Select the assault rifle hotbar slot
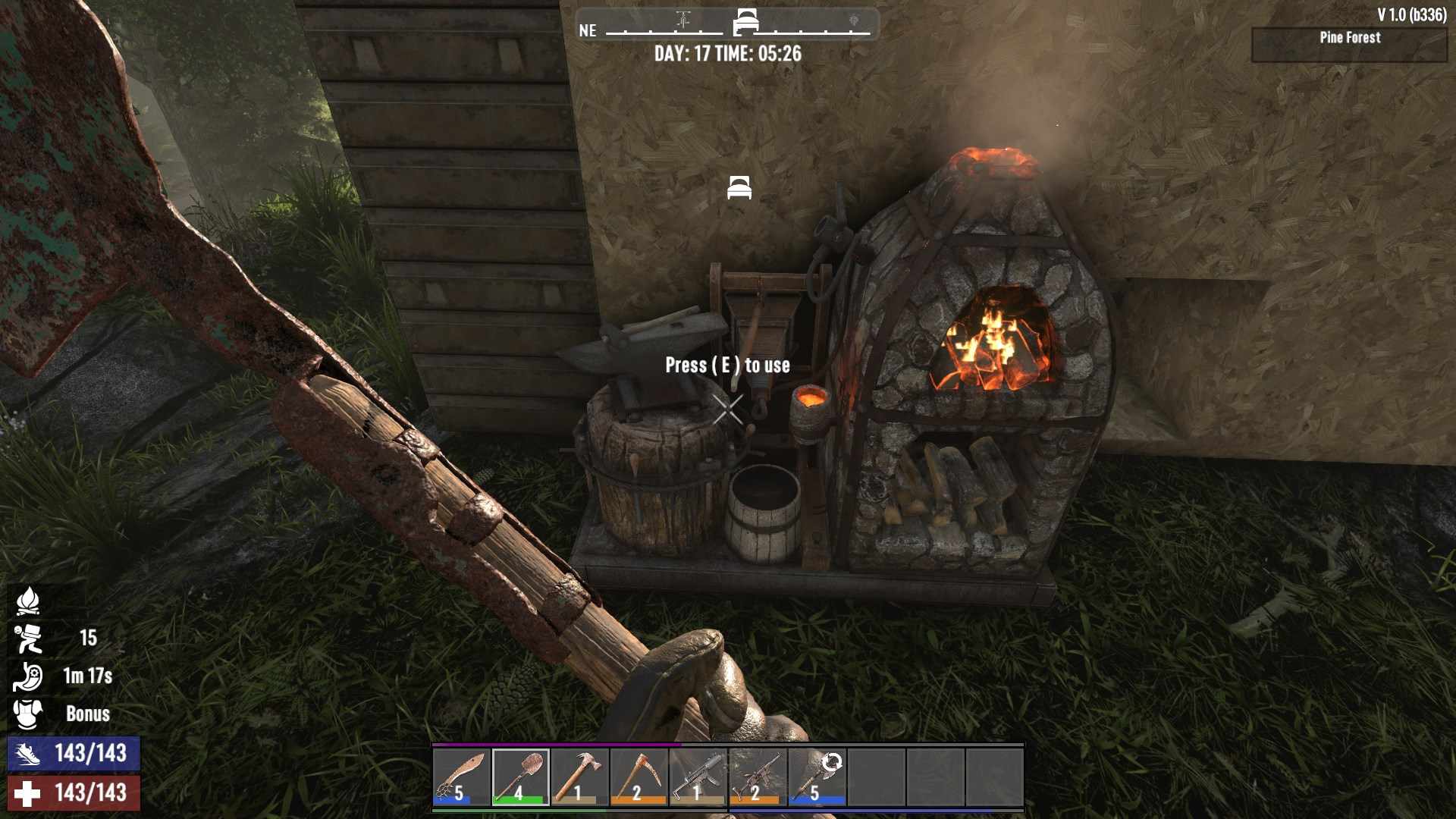The height and width of the screenshot is (819, 1456). (758, 777)
